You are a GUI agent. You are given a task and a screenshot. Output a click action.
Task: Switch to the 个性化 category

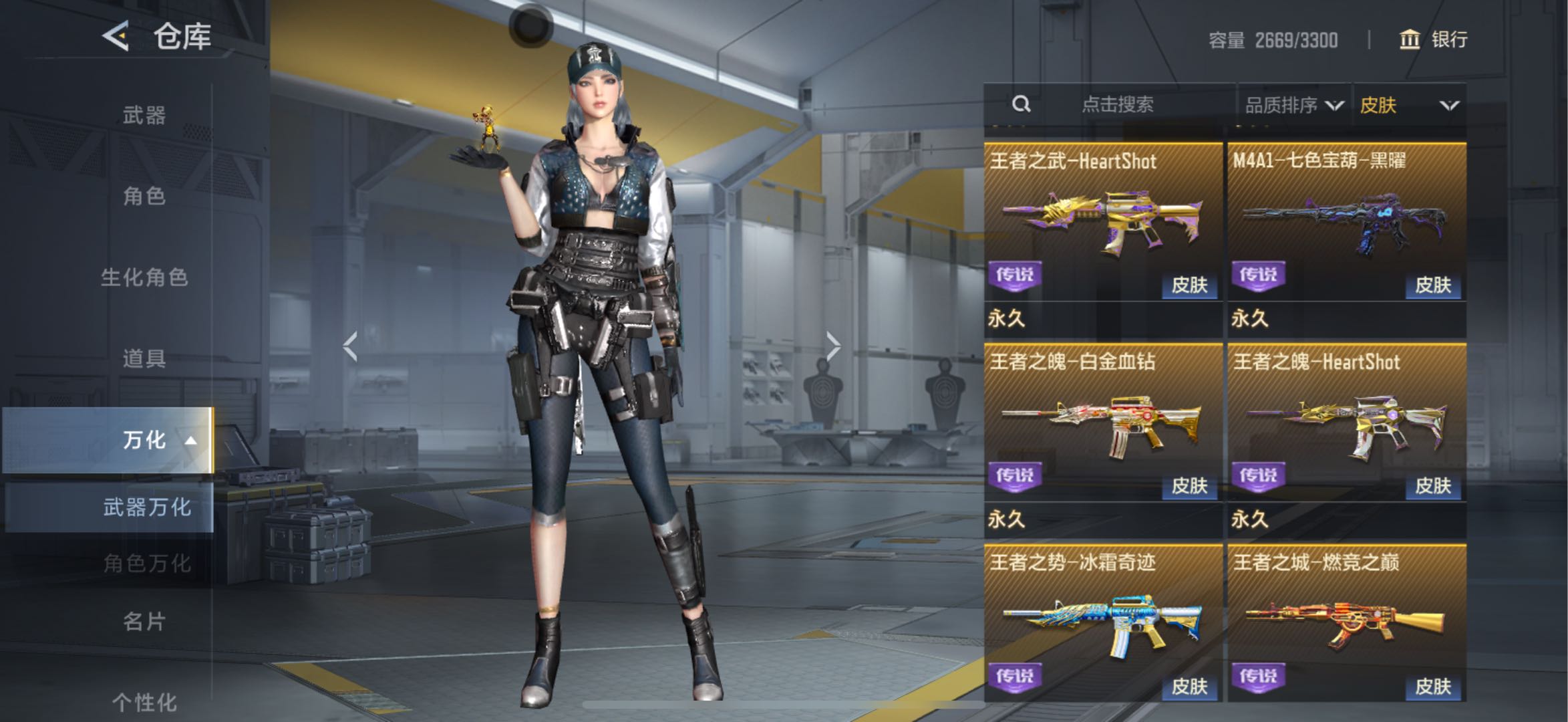pos(144,701)
